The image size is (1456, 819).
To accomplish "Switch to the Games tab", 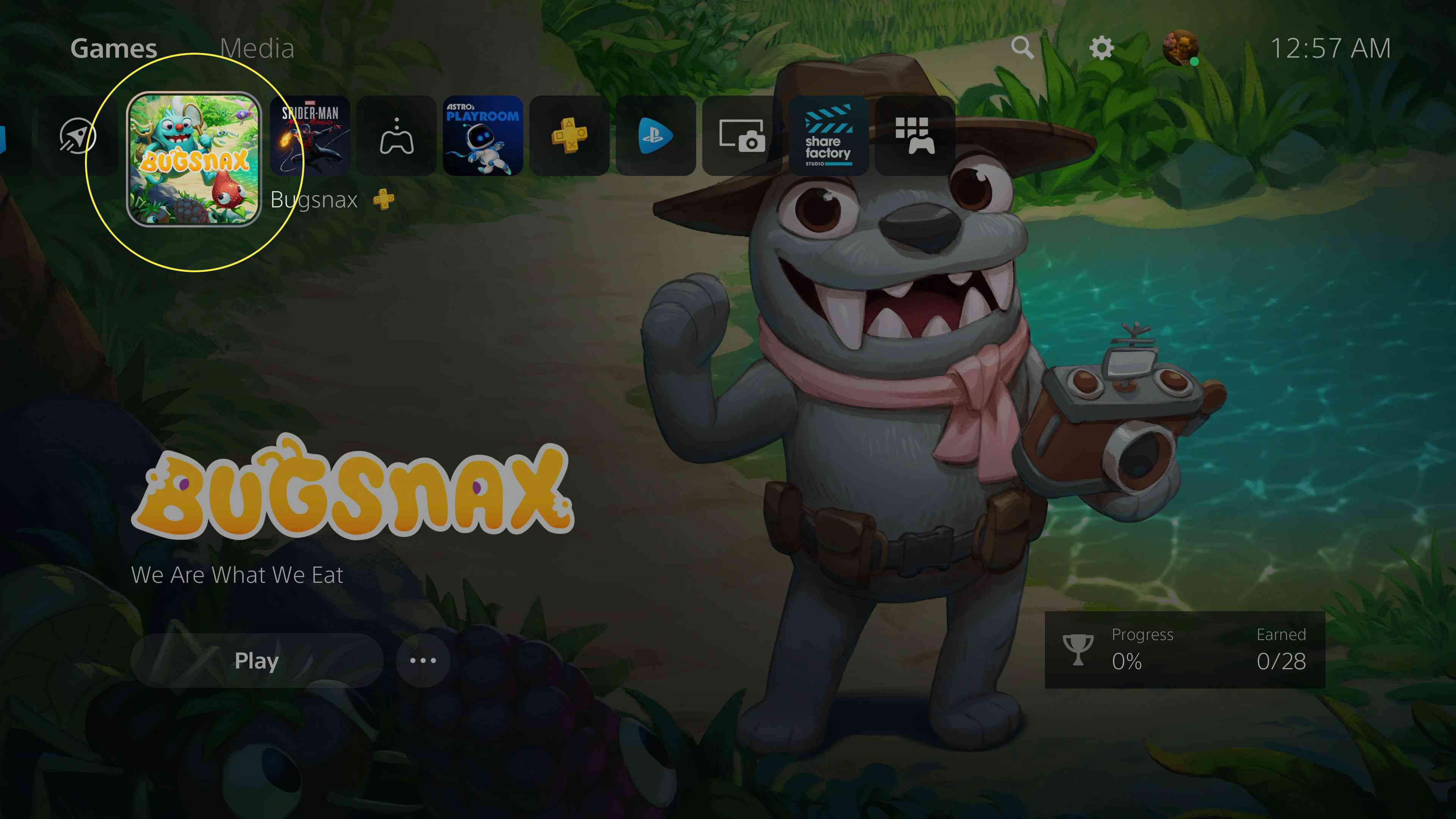I will pos(114,49).
